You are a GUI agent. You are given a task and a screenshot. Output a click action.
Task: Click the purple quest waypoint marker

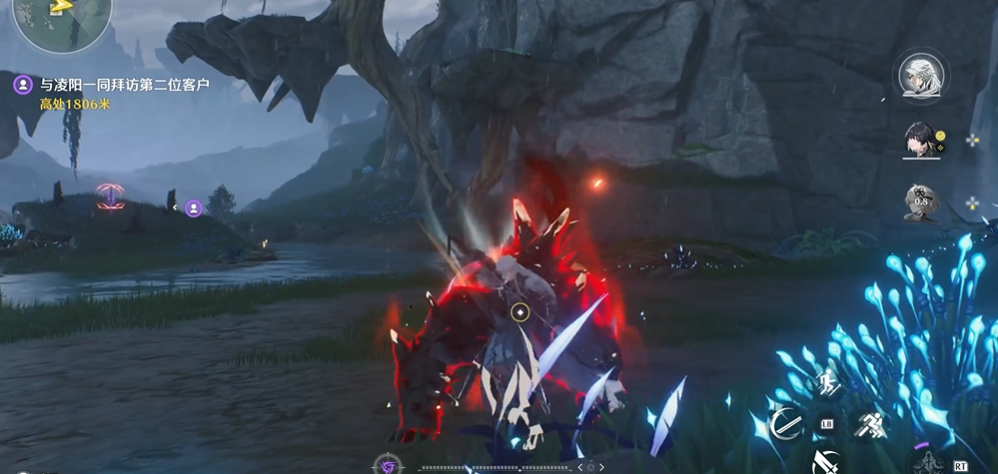pyautogui.click(x=194, y=208)
